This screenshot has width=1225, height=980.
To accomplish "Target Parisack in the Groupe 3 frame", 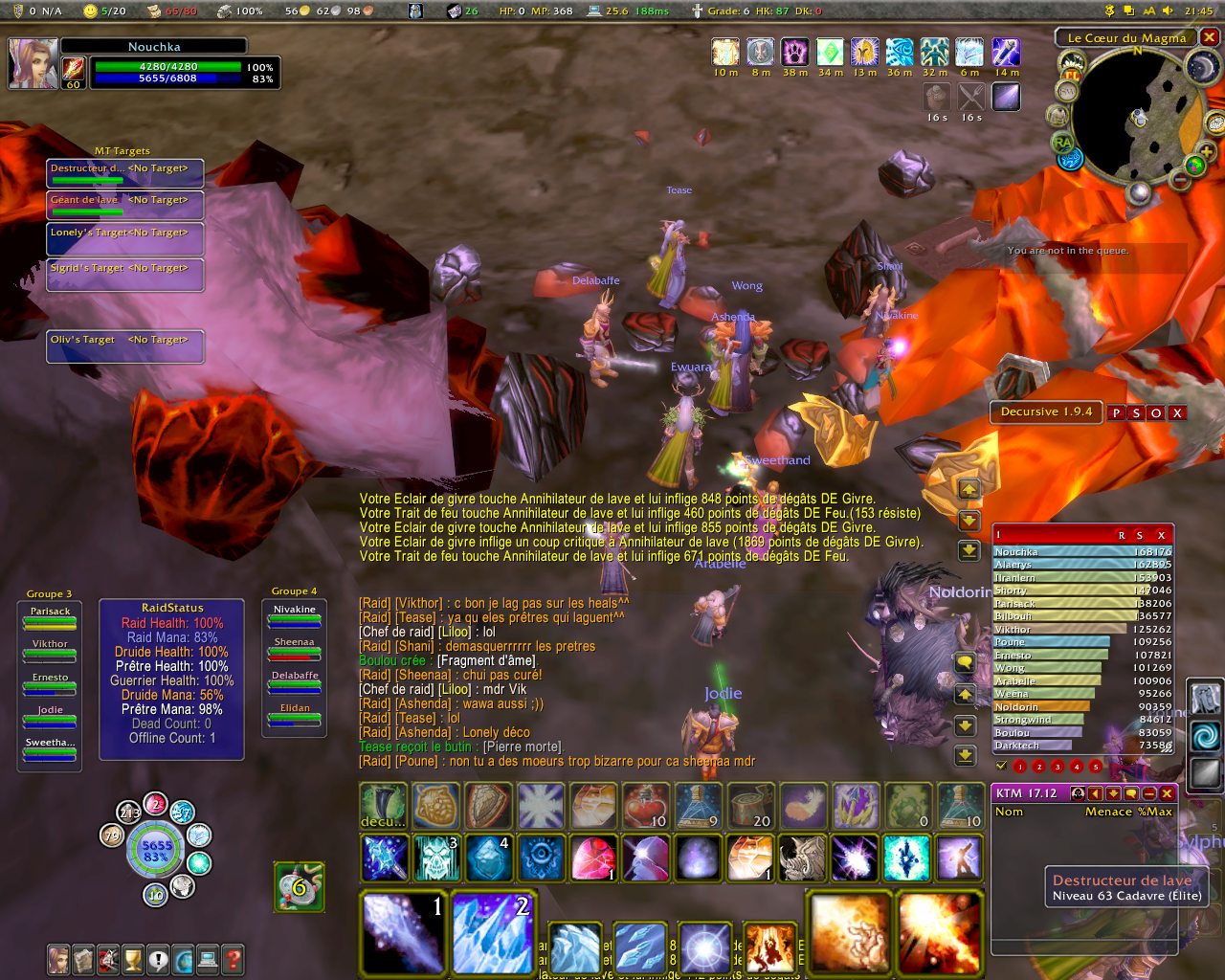I will pos(50,617).
